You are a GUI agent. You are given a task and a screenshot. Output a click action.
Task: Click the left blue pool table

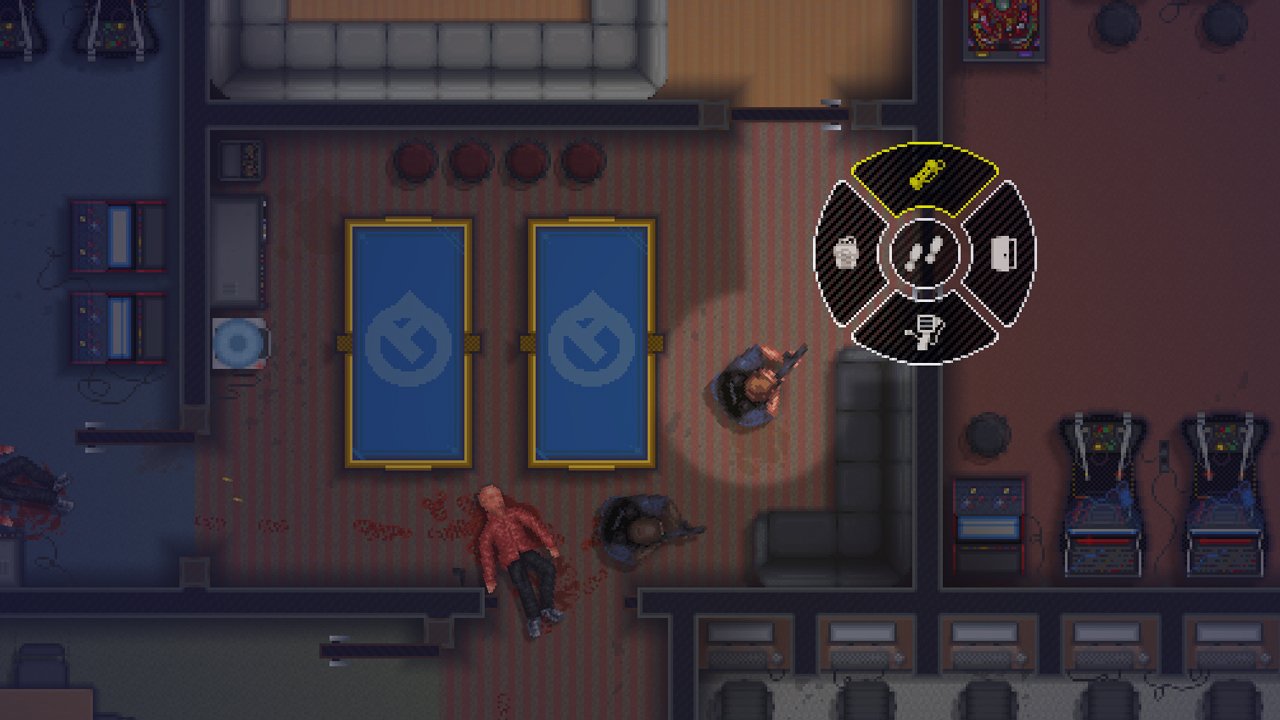[407, 340]
